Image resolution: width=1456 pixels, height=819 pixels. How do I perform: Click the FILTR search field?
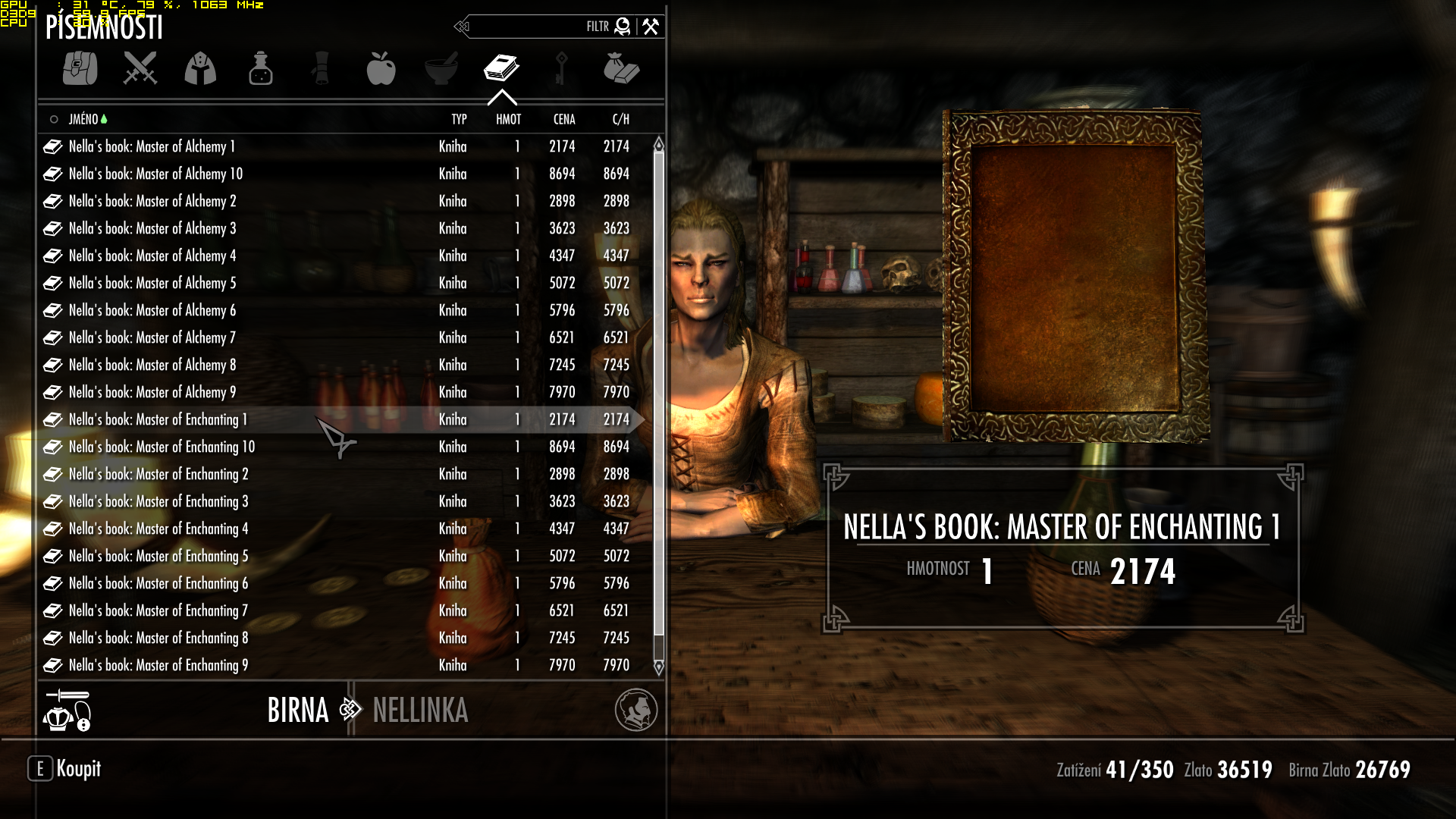pyautogui.click(x=531, y=27)
